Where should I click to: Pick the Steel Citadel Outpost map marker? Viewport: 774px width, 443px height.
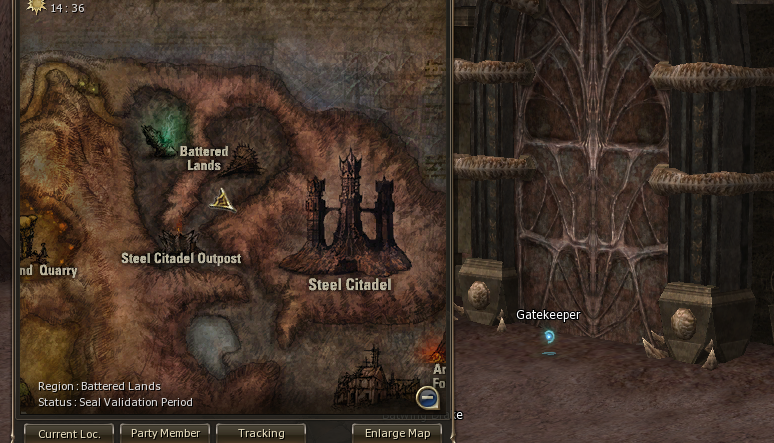pos(179,241)
